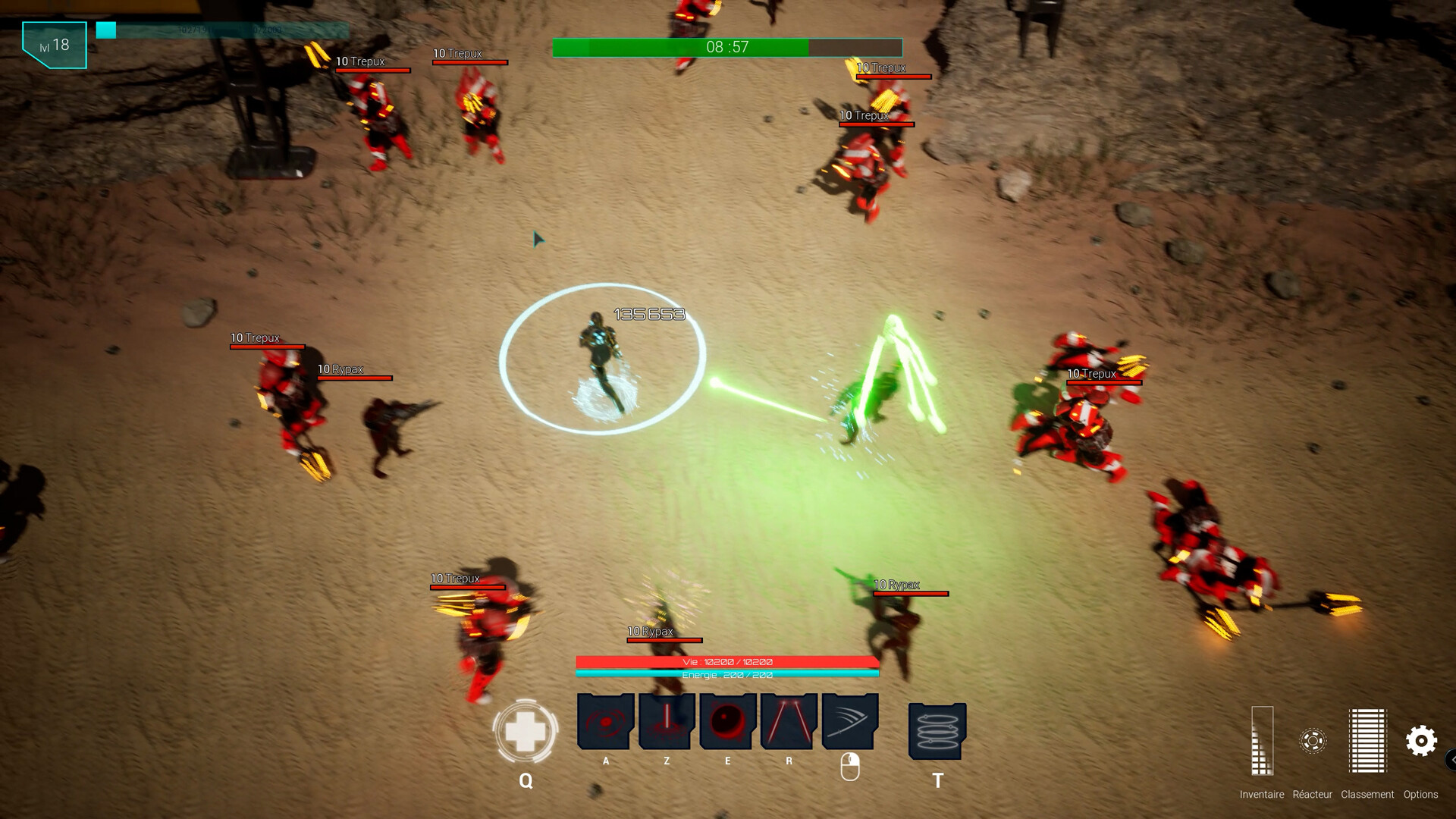Activate the A slot red pulse ability

[604, 722]
